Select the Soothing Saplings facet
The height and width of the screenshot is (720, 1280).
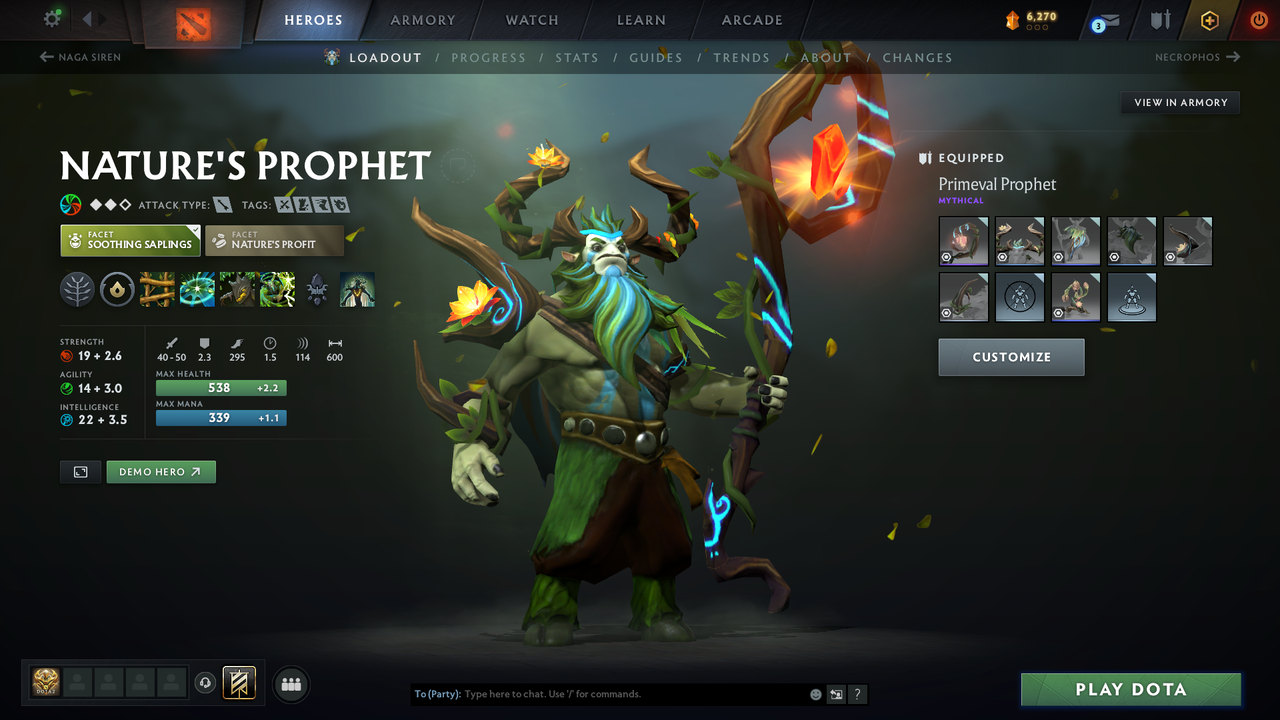pos(130,240)
